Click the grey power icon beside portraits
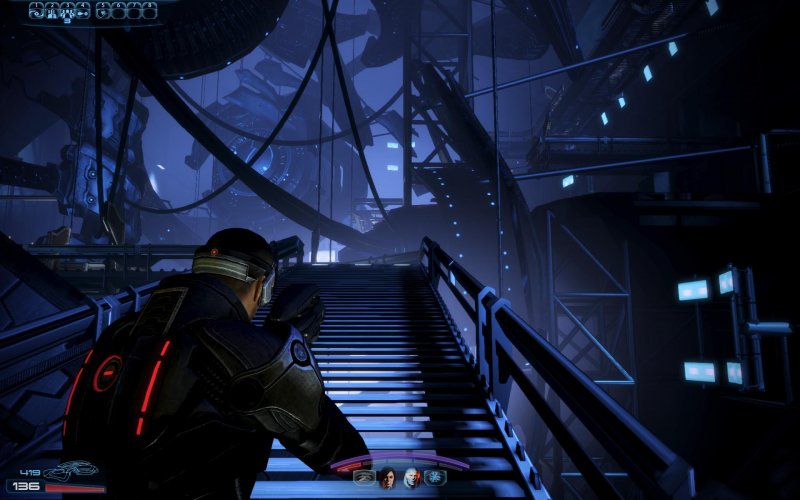Image resolution: width=800 pixels, height=500 pixels. 363,478
